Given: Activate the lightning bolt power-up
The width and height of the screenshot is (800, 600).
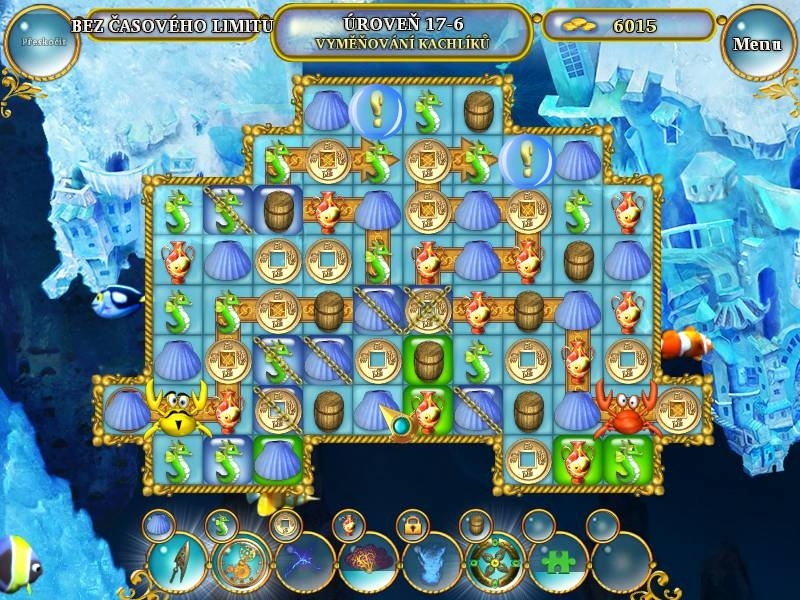Looking at the screenshot, I should pos(304,562).
